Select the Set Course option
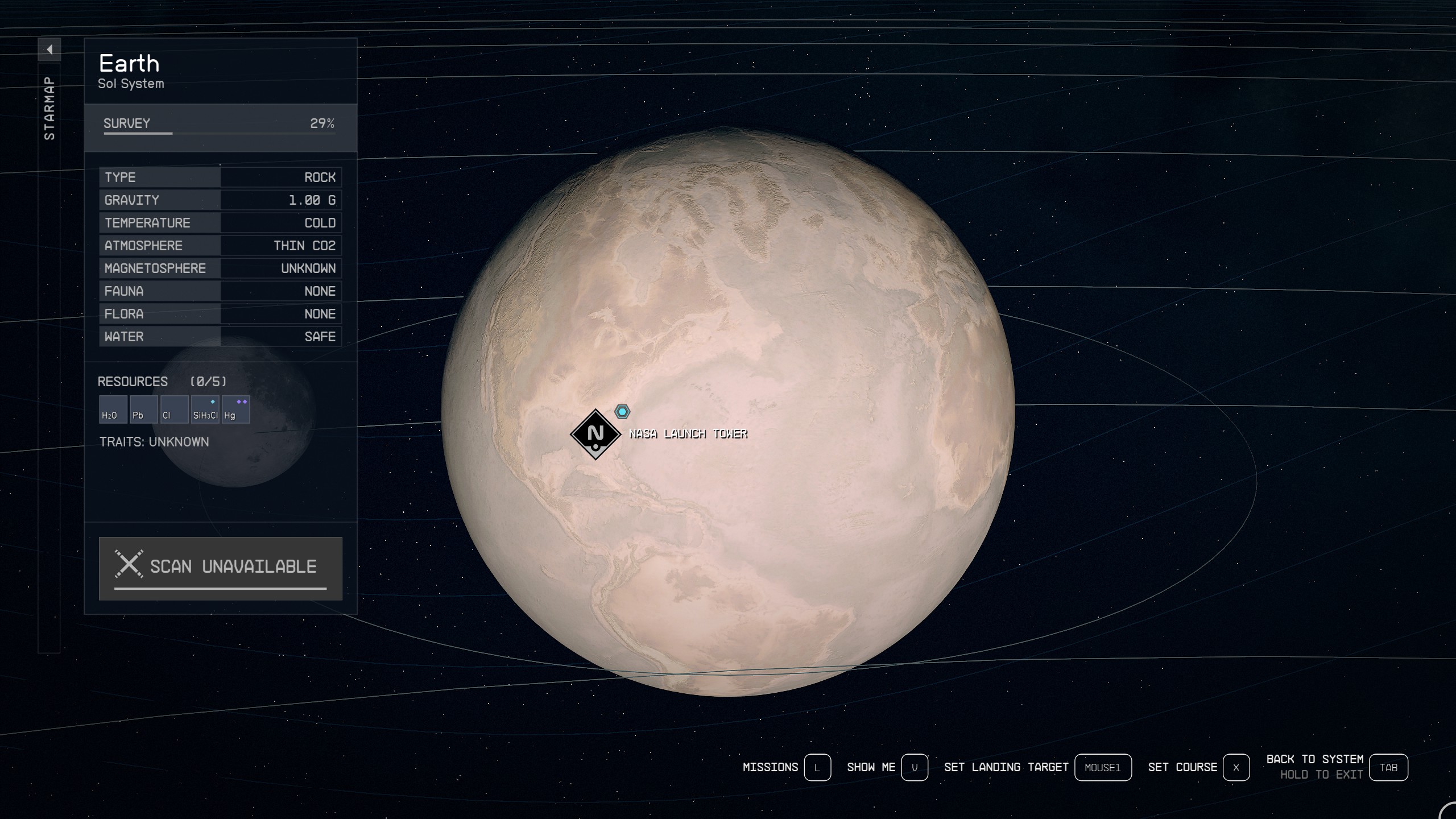 (1235, 768)
